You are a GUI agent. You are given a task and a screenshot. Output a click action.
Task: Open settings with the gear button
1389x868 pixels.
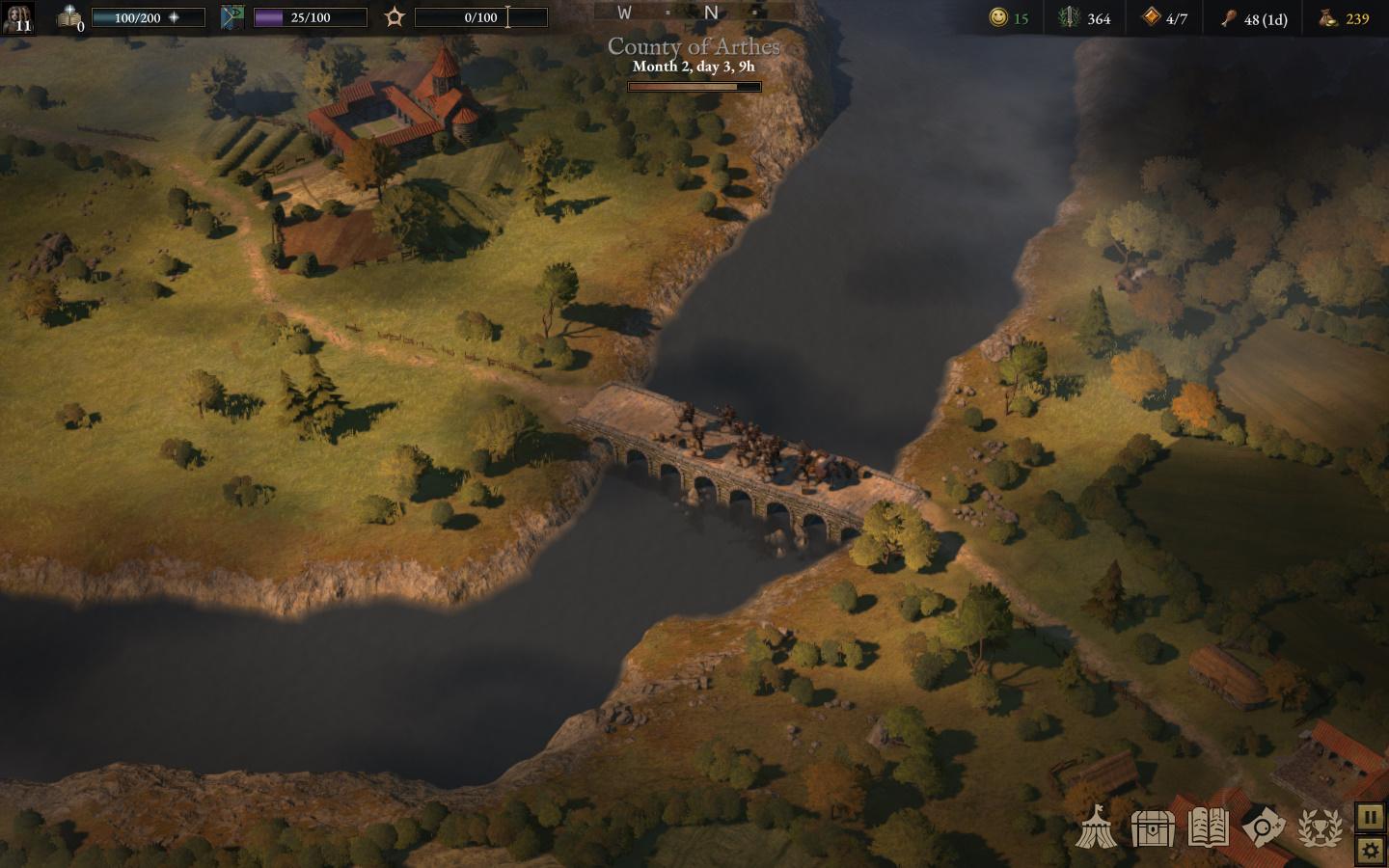pyautogui.click(x=1370, y=850)
